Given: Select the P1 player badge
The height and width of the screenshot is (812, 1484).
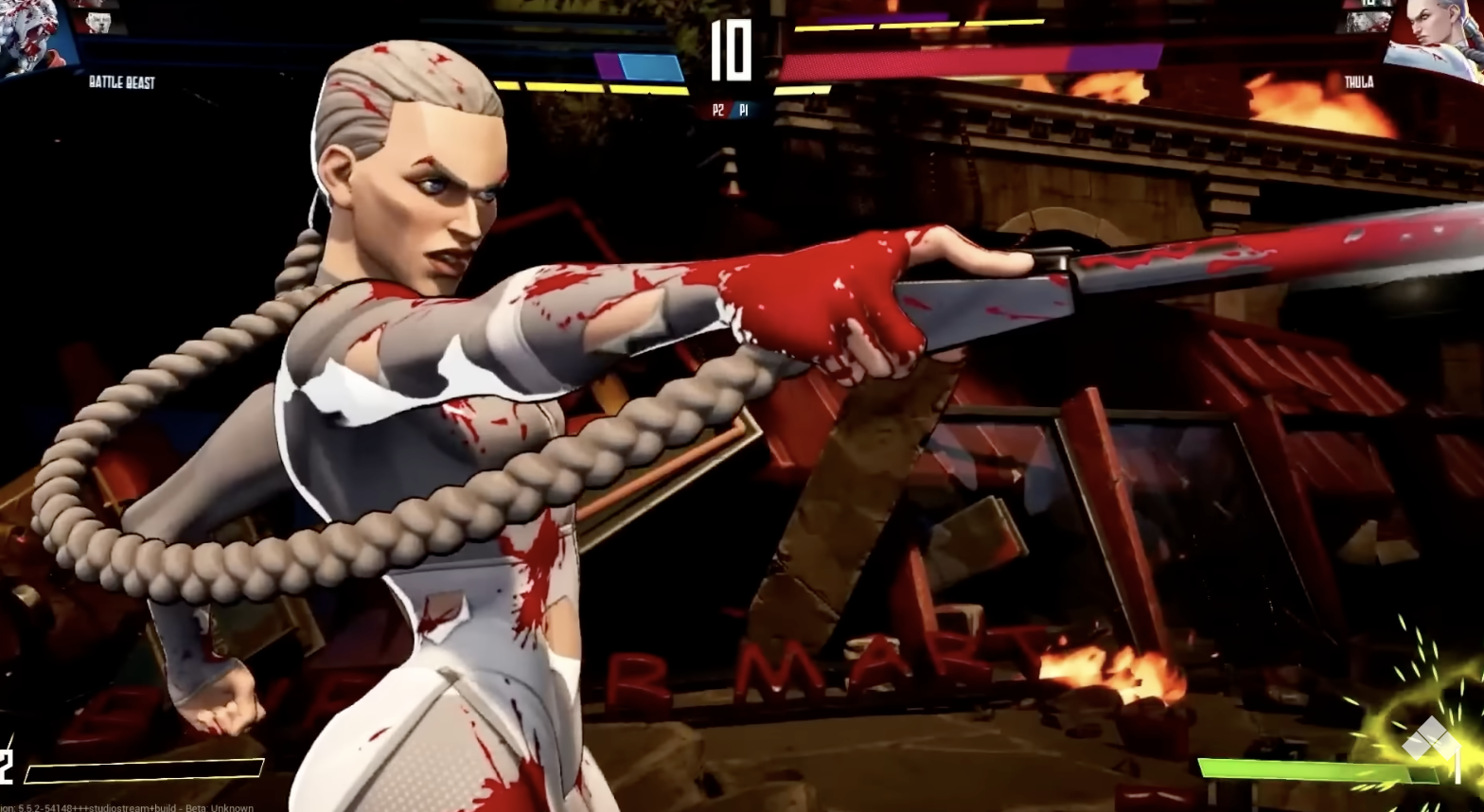Looking at the screenshot, I should click(x=744, y=110).
